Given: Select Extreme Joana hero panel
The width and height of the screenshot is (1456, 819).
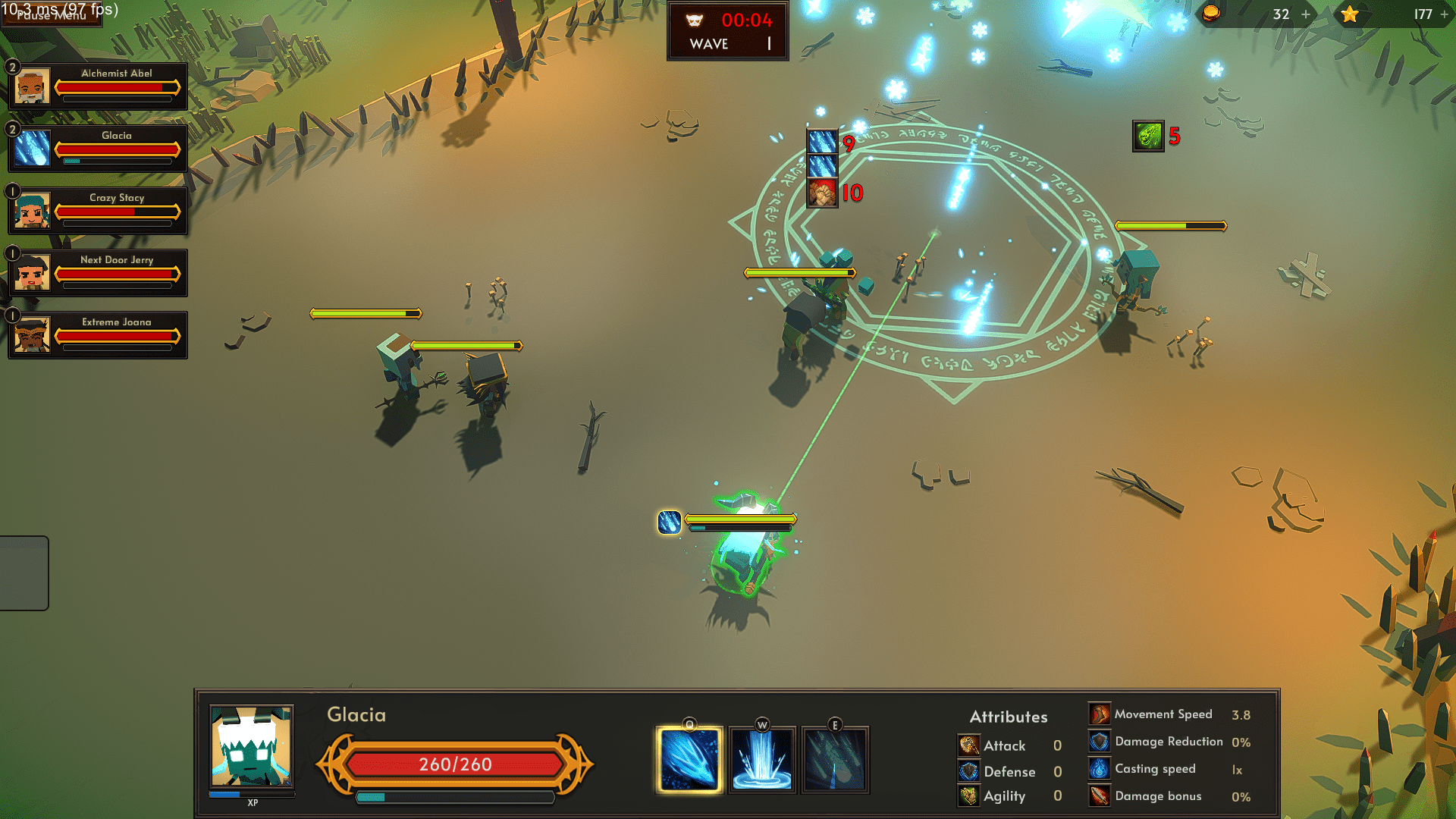Looking at the screenshot, I should coord(98,335).
